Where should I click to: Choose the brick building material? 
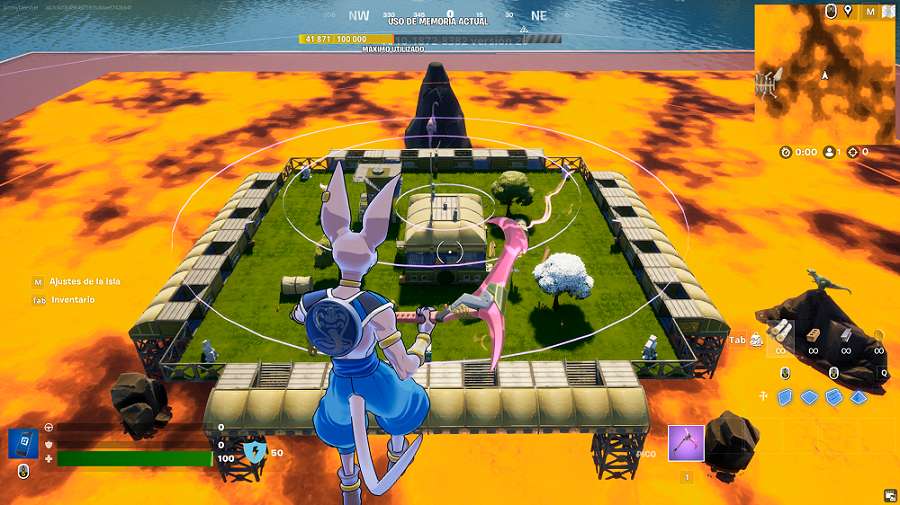pyautogui.click(x=846, y=337)
